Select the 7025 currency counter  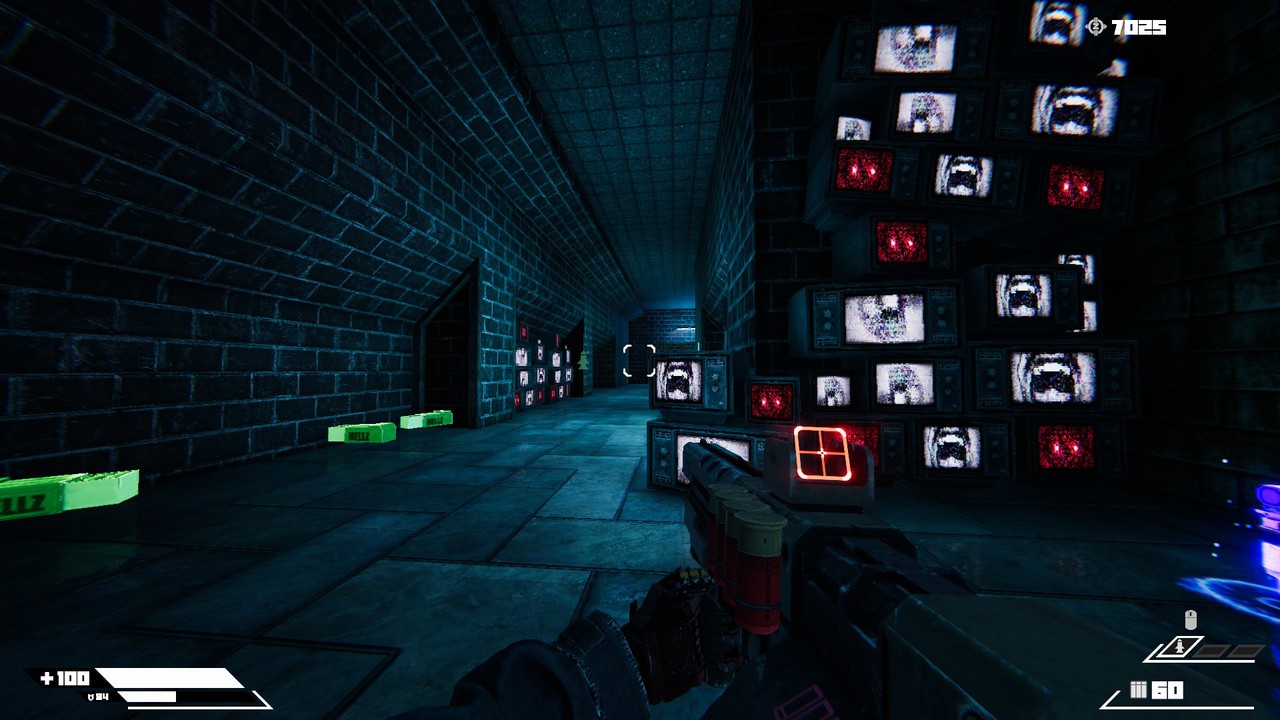click(1140, 28)
